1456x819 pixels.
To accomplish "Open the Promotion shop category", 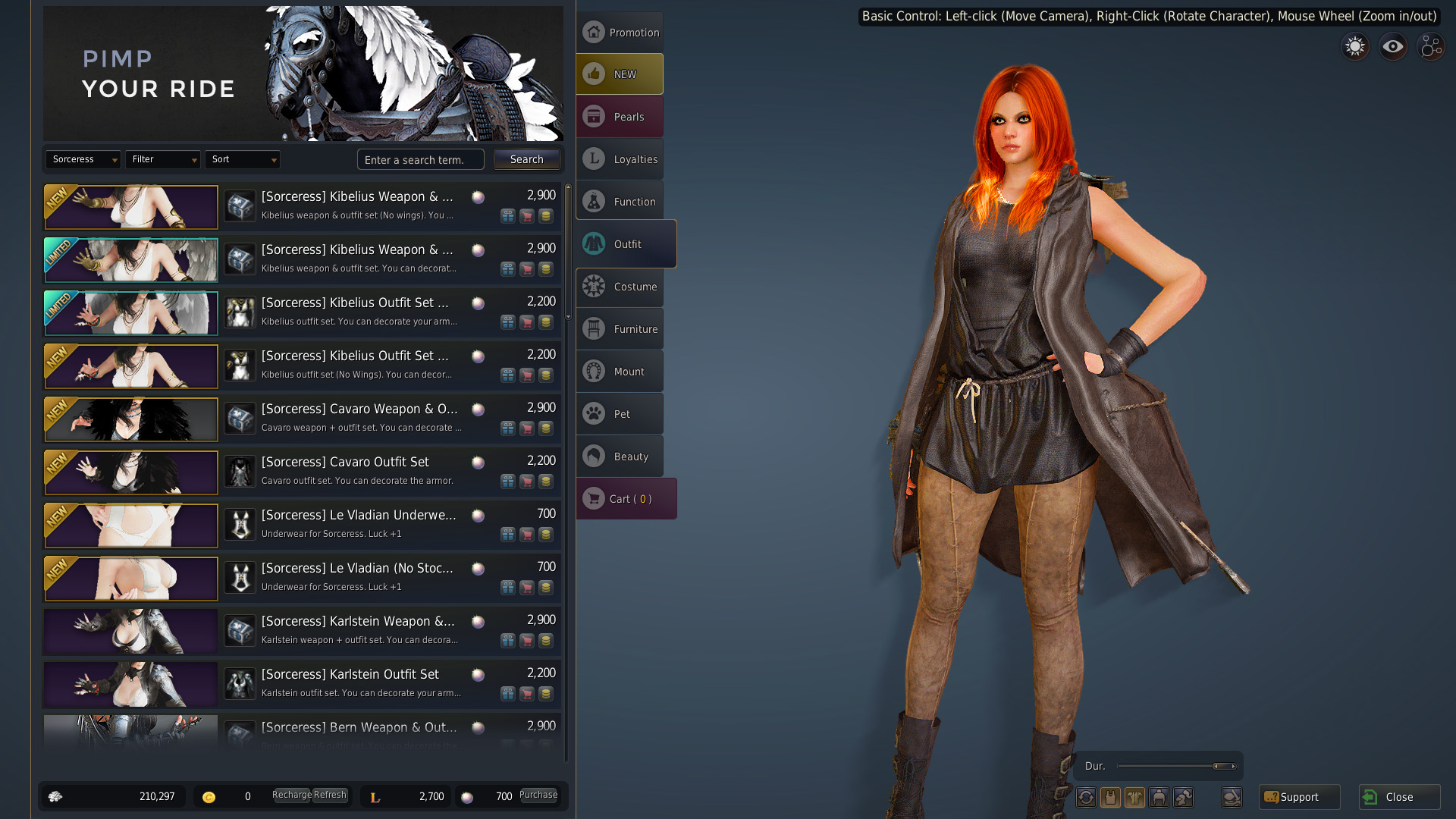I will pos(620,33).
